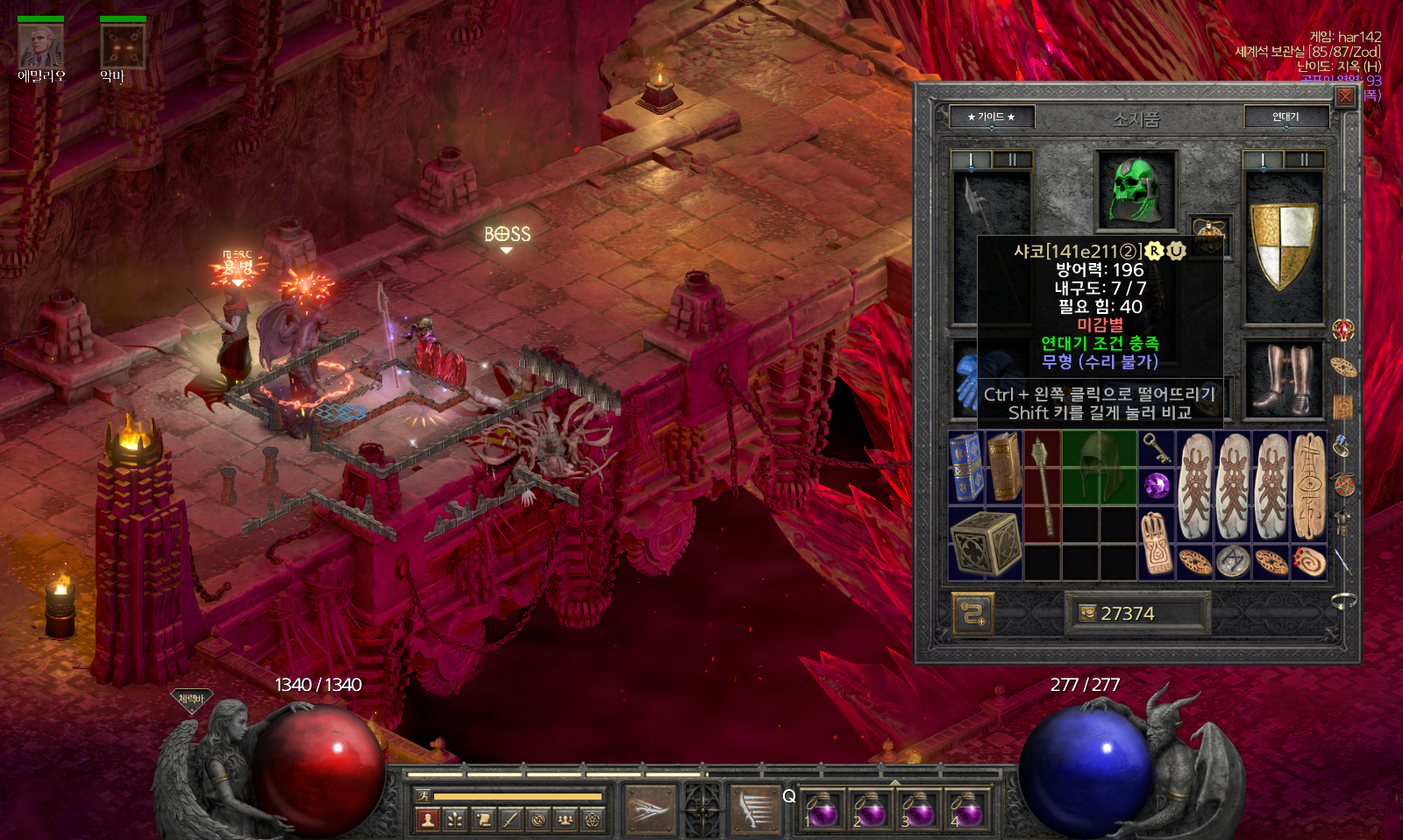The height and width of the screenshot is (840, 1403).
Task: Click the gold amount button showing 27374
Action: coord(1137,613)
